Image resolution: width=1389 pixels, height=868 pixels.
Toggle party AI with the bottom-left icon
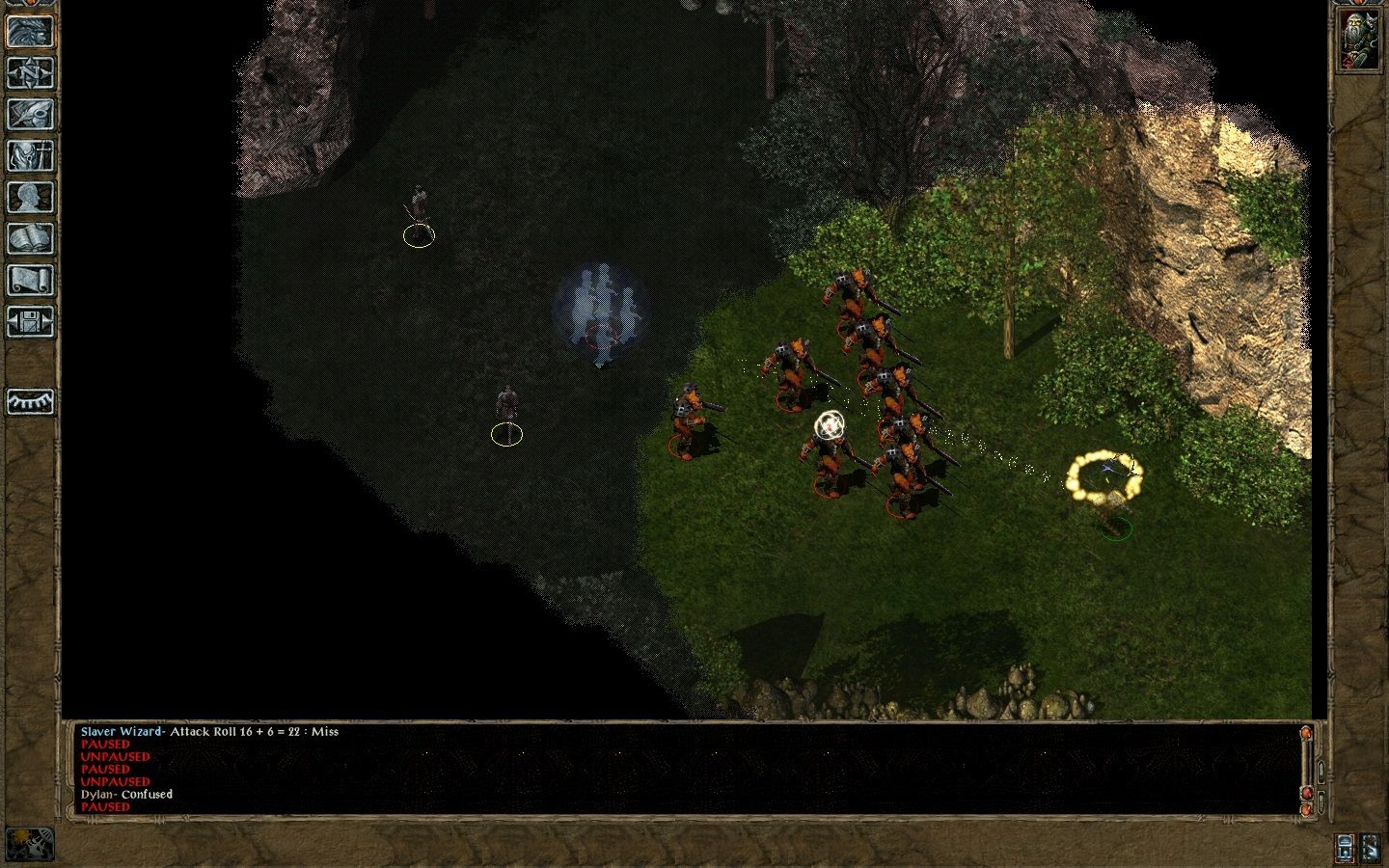pos(29,845)
